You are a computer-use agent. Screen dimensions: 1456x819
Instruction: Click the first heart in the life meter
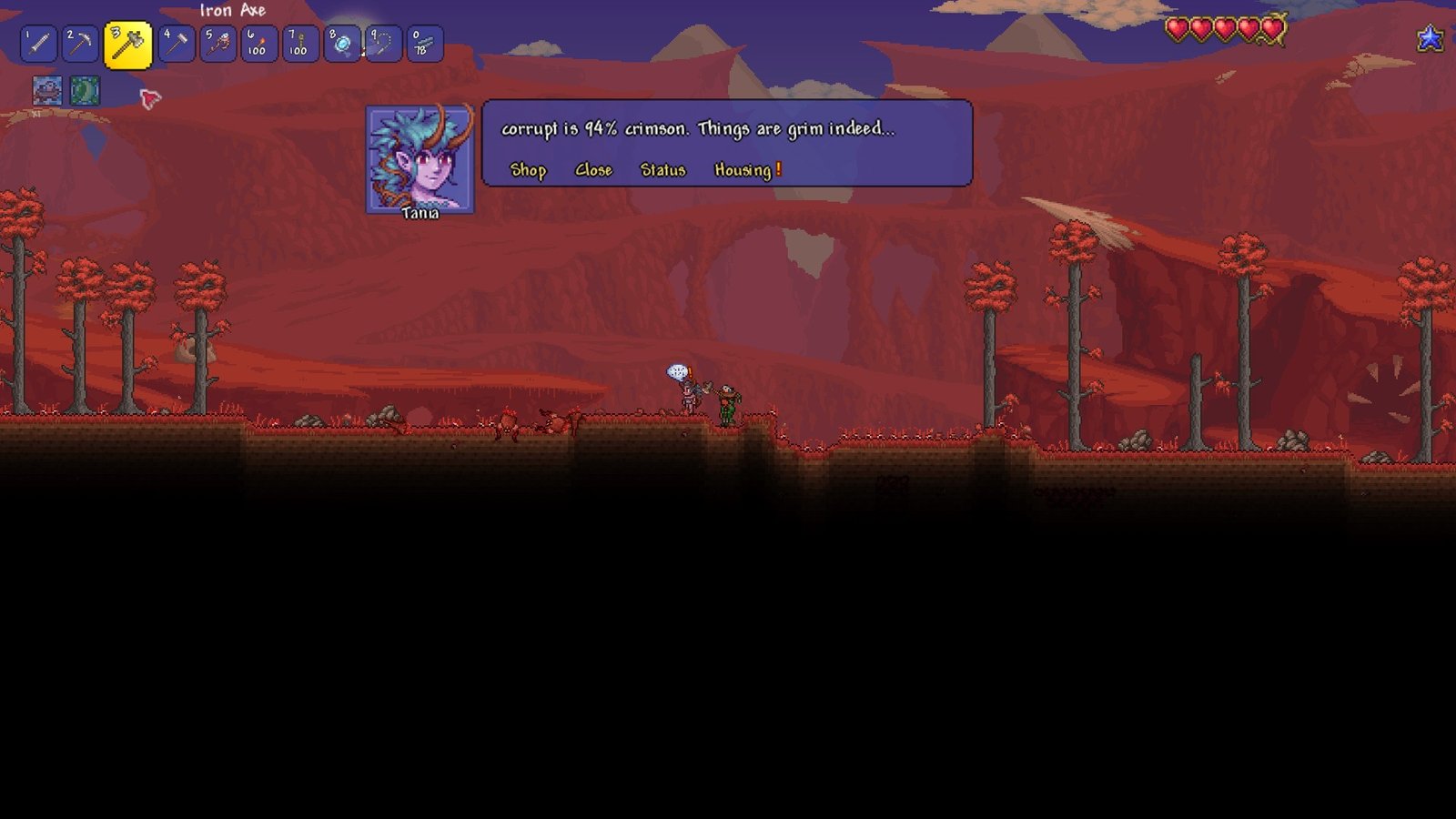pyautogui.click(x=1178, y=28)
